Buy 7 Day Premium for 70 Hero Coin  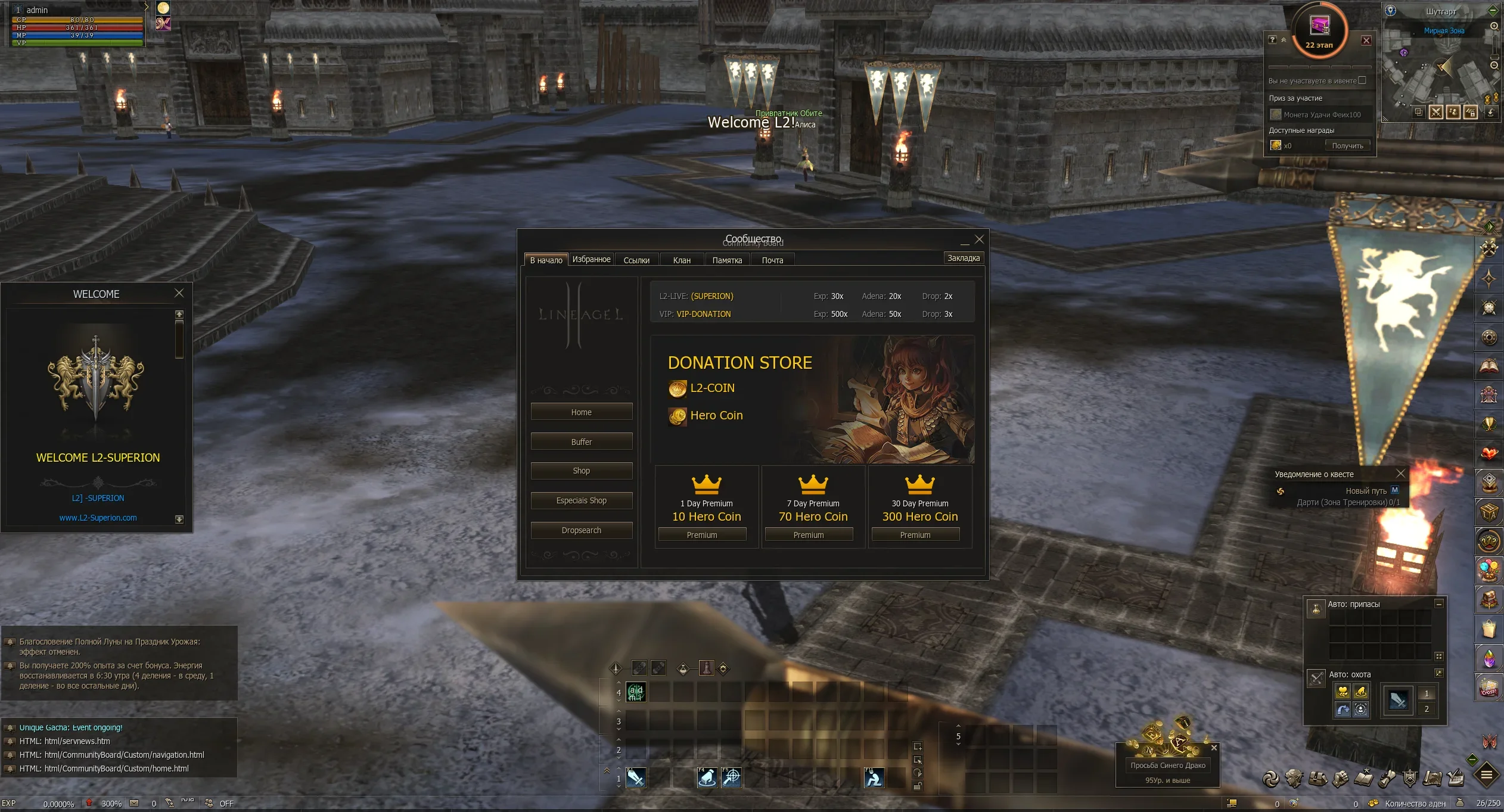tap(808, 535)
